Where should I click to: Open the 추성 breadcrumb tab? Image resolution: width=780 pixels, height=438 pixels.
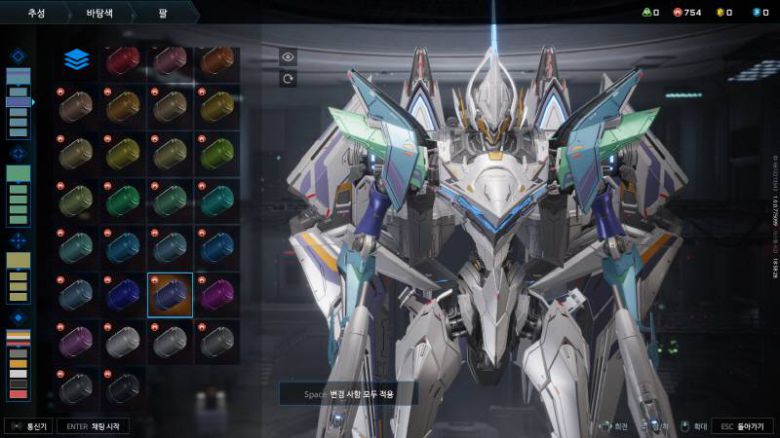coord(36,14)
